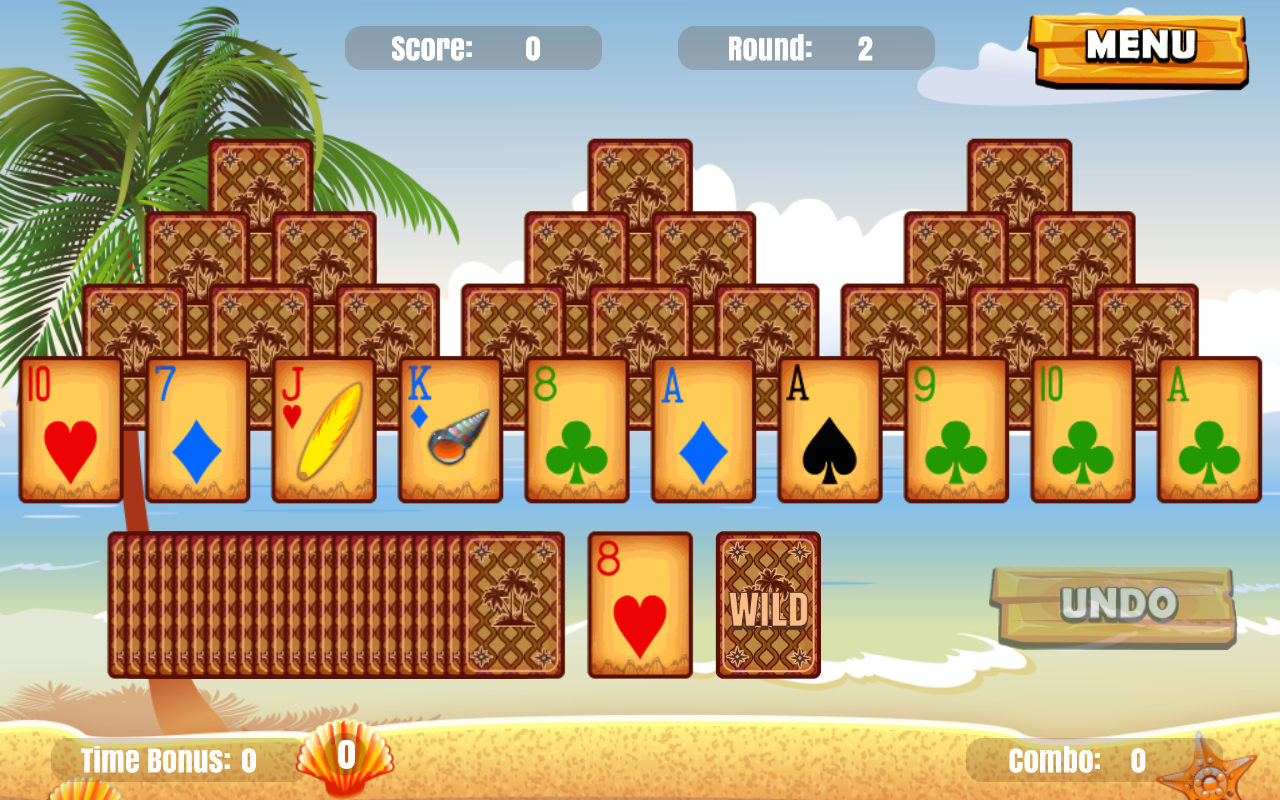Click the 8 of Hearts waste pile card
This screenshot has height=800, width=1280.
pos(639,605)
